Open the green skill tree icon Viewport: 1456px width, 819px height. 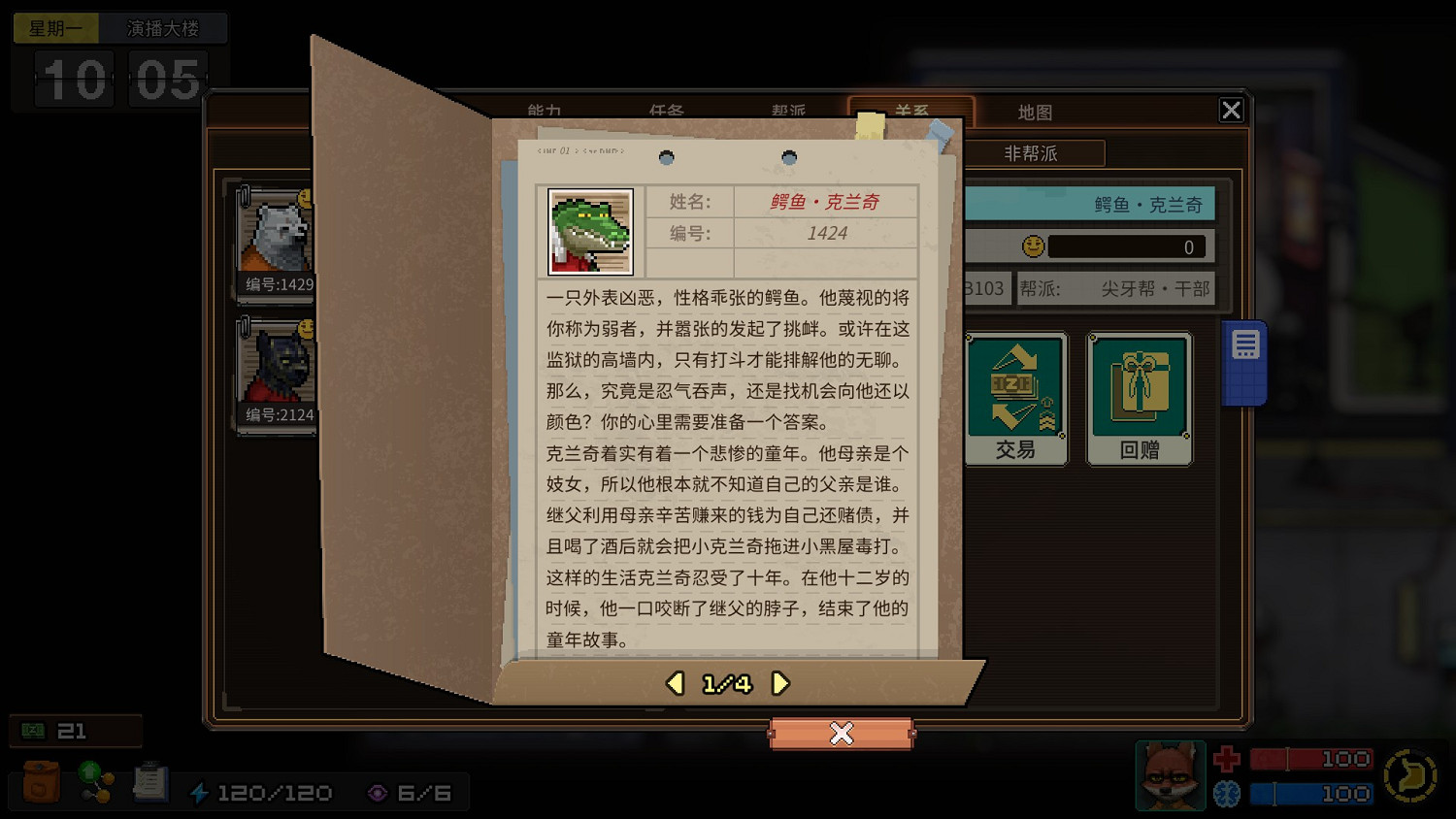pos(94,784)
